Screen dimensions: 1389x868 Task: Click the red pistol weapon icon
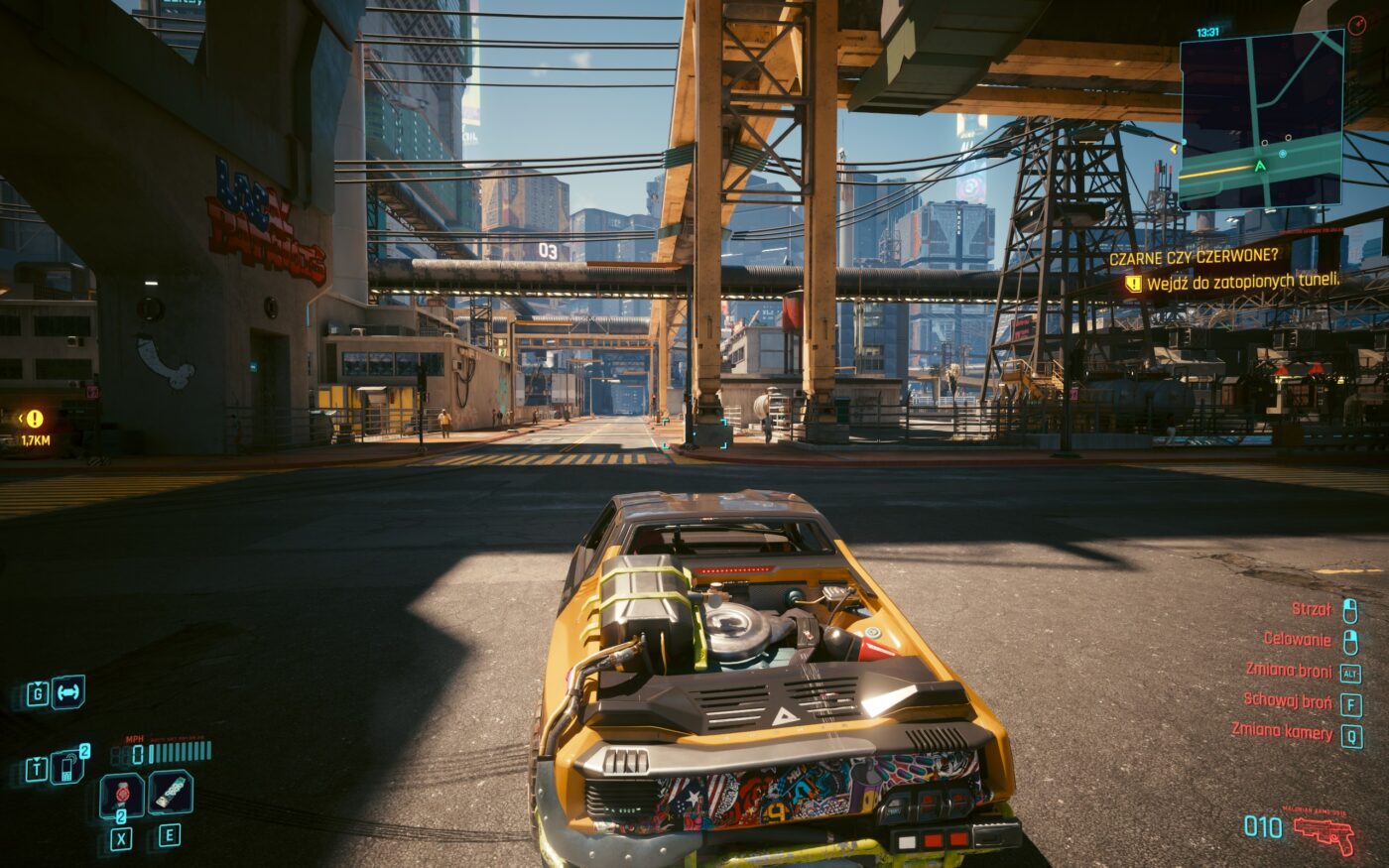click(1325, 832)
